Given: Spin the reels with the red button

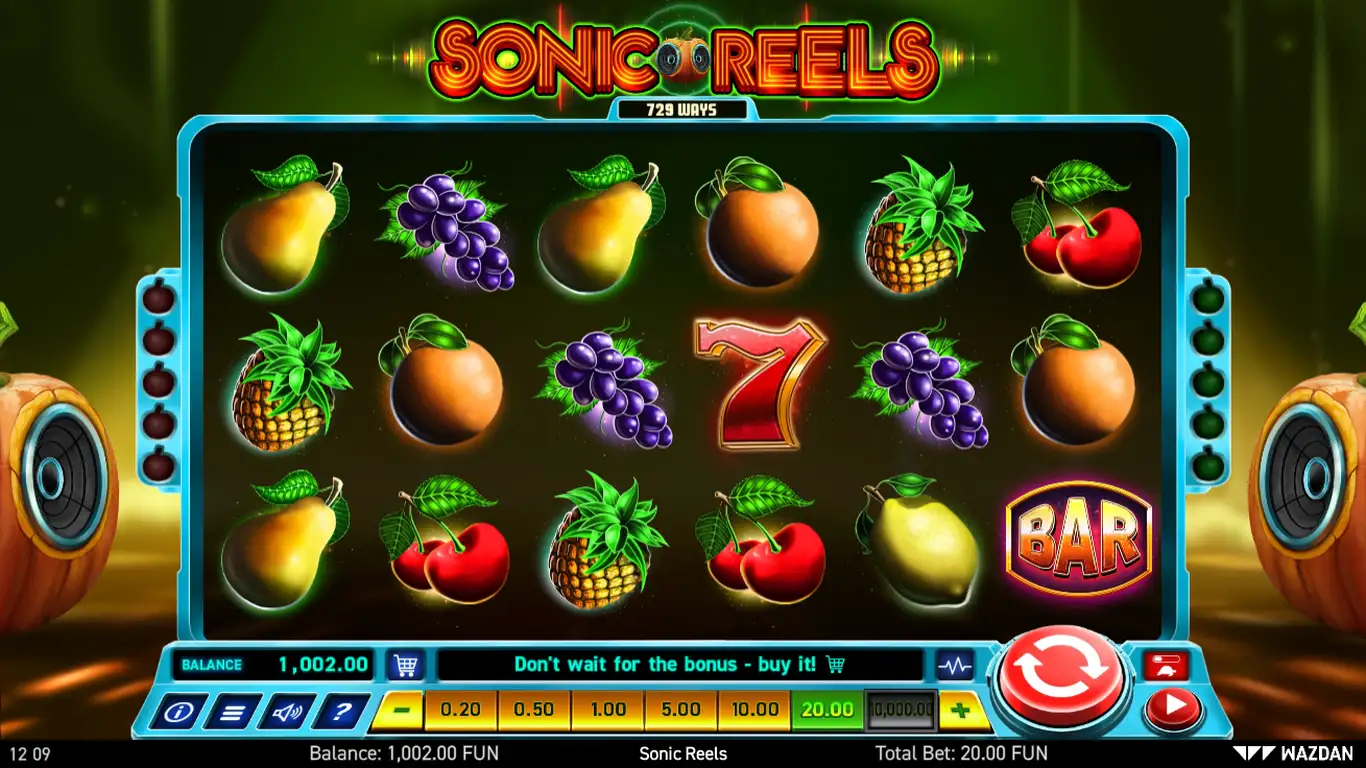Looking at the screenshot, I should click(x=1061, y=677).
